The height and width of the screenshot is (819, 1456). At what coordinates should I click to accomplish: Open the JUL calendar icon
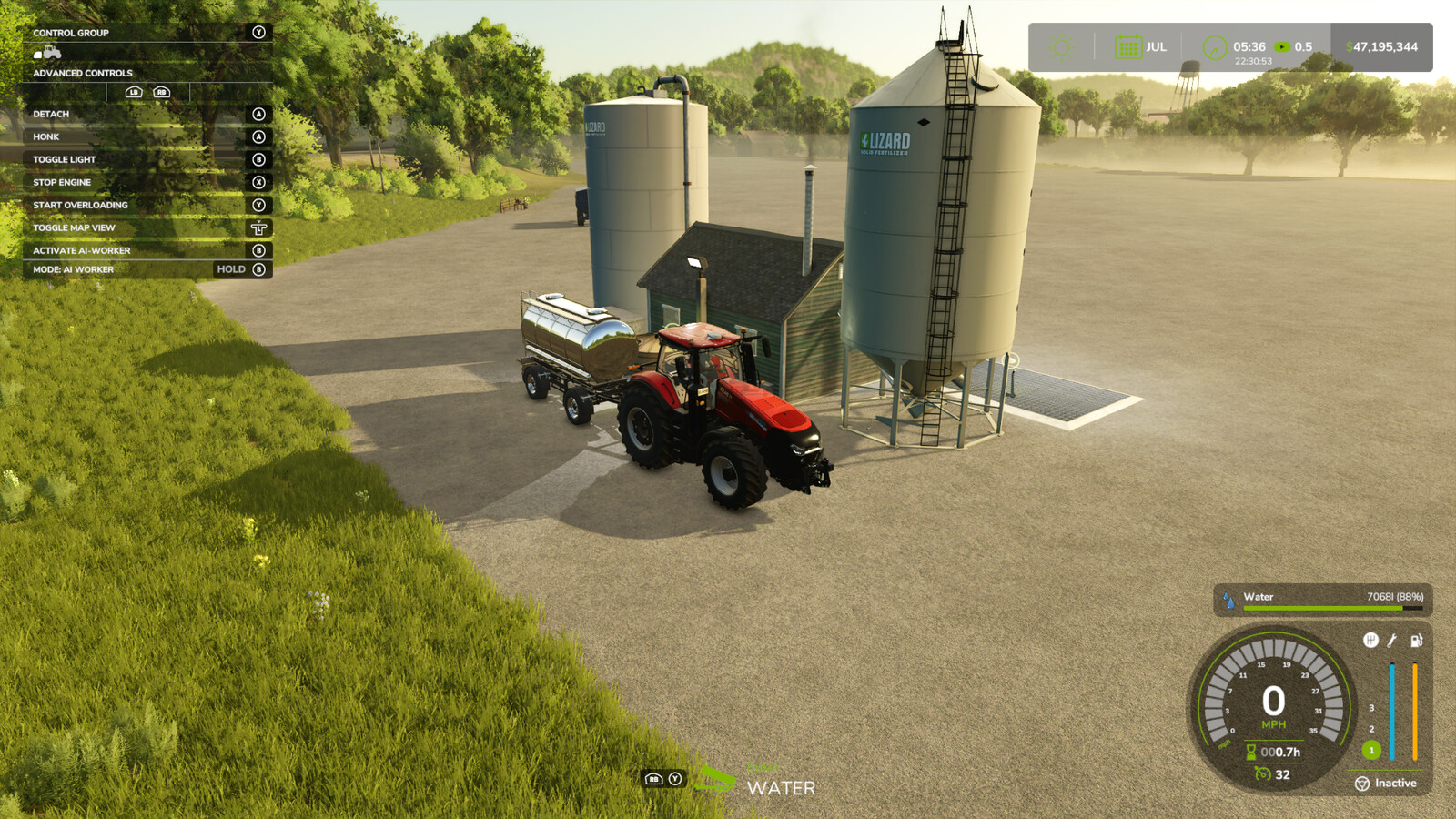(1127, 46)
